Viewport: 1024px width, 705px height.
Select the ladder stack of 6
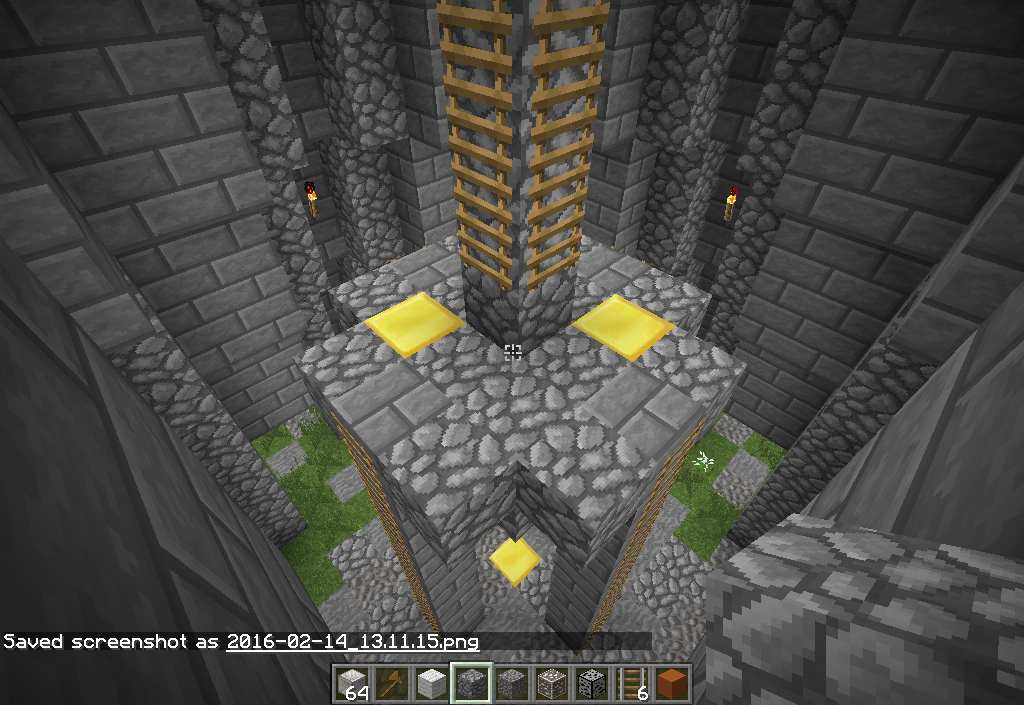[x=631, y=683]
